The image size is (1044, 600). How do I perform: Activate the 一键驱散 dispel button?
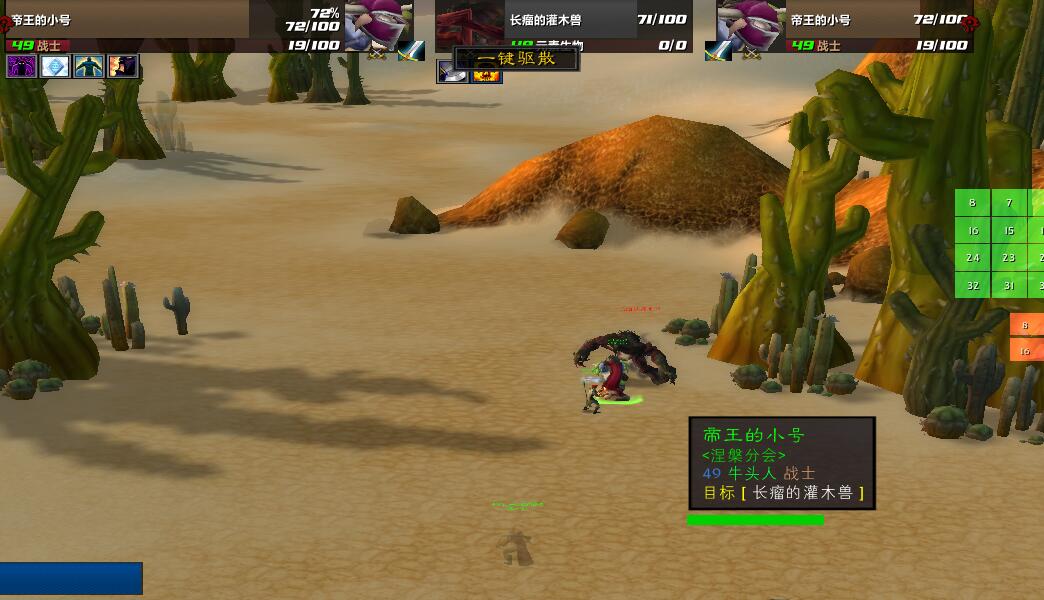pyautogui.click(x=516, y=59)
